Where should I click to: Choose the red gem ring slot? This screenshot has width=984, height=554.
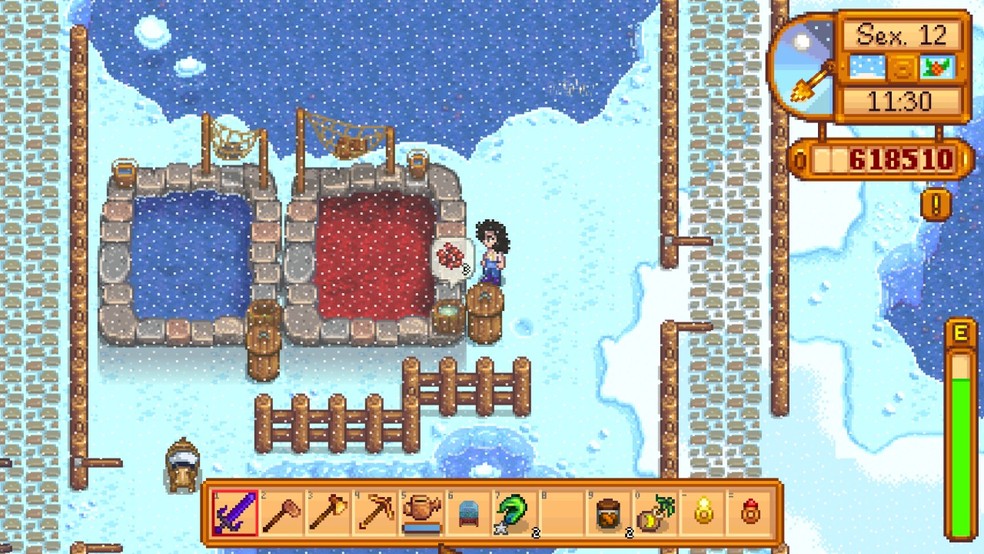click(x=751, y=514)
